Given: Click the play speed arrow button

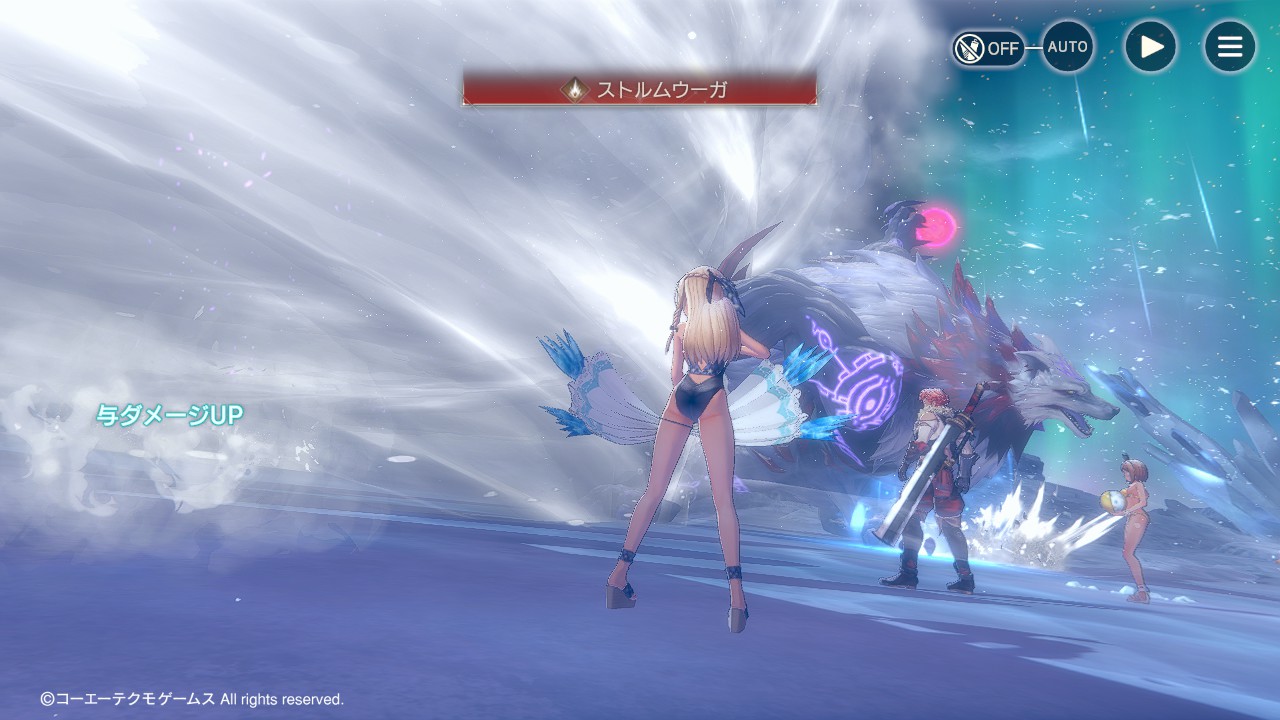Looking at the screenshot, I should pos(1150,47).
